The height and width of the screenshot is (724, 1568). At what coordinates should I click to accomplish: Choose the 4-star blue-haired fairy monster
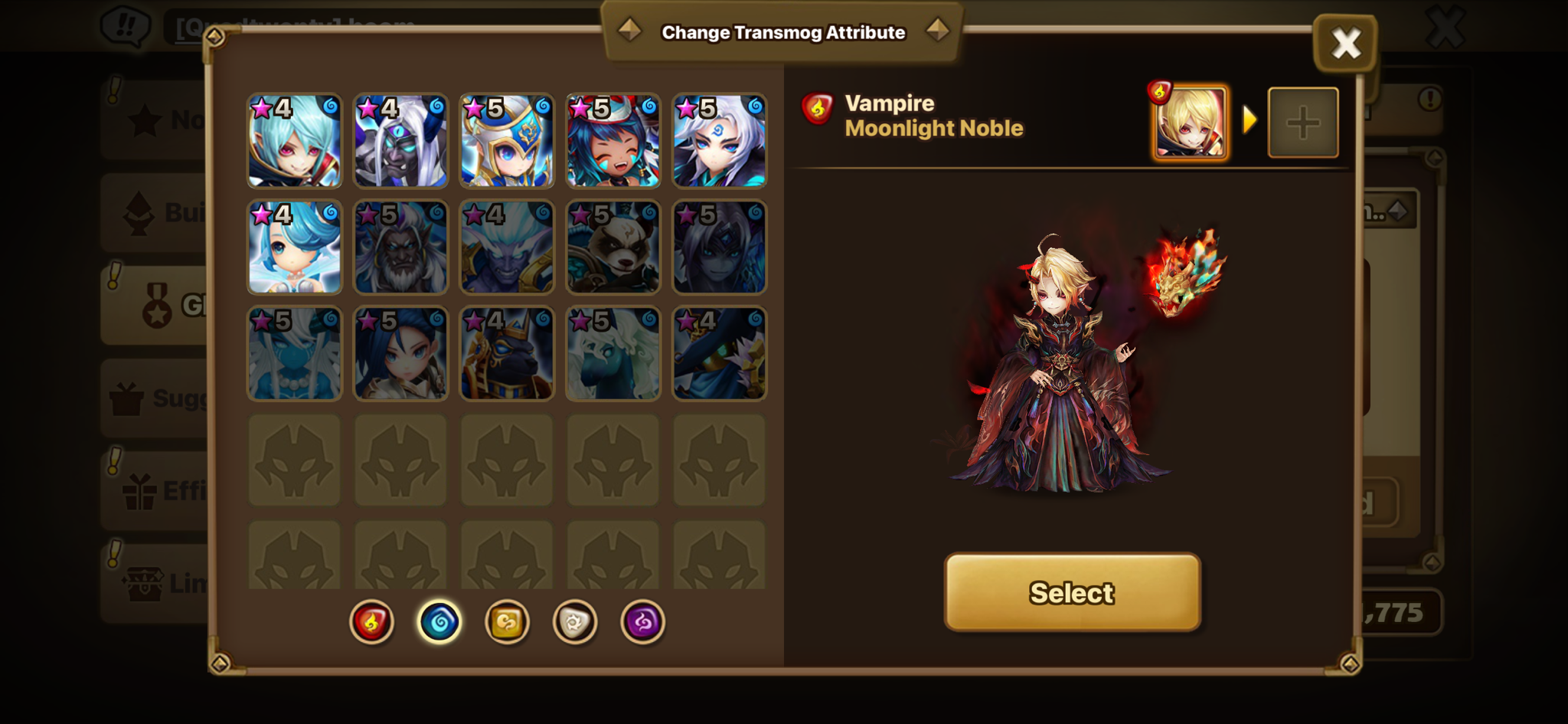coord(295,247)
